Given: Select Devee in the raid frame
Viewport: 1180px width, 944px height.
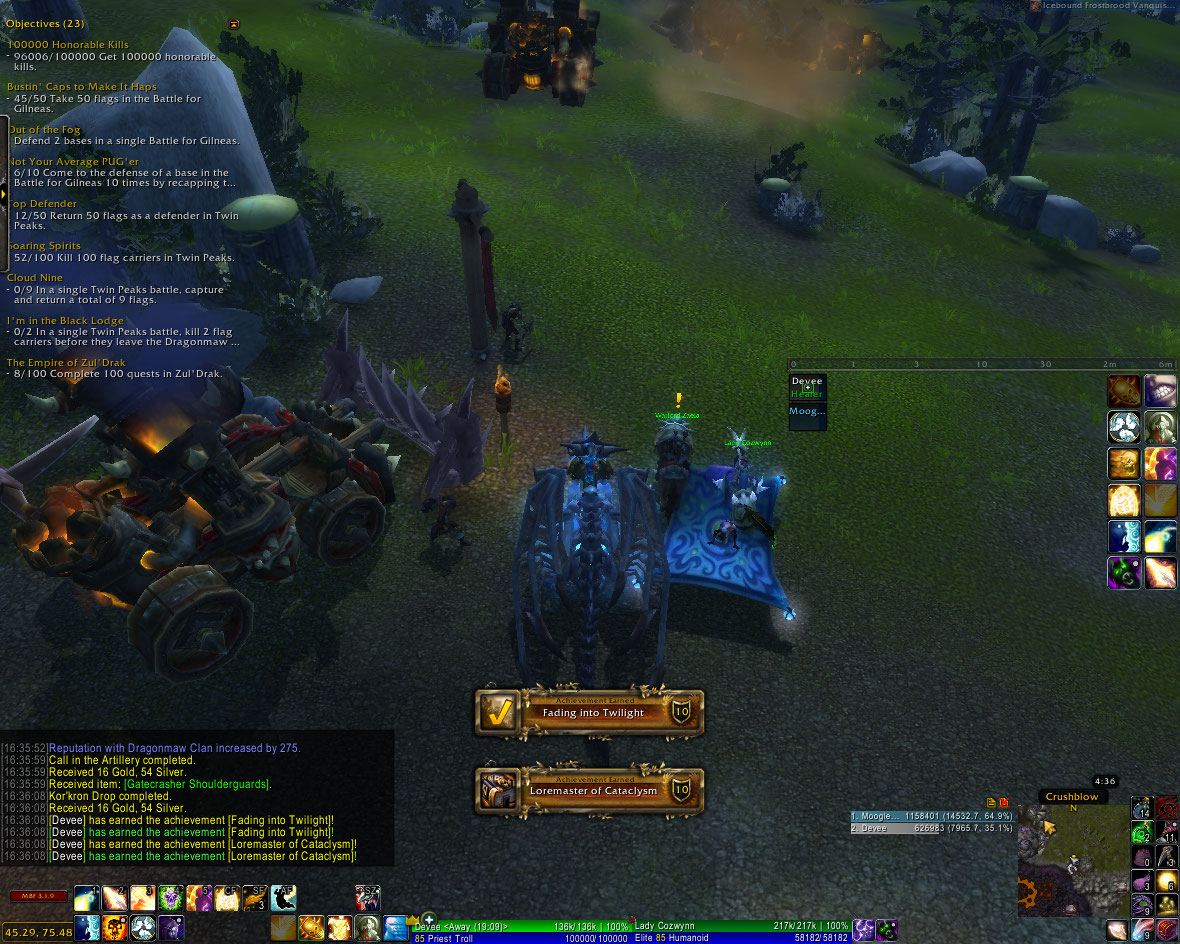Looking at the screenshot, I should pyautogui.click(x=808, y=387).
